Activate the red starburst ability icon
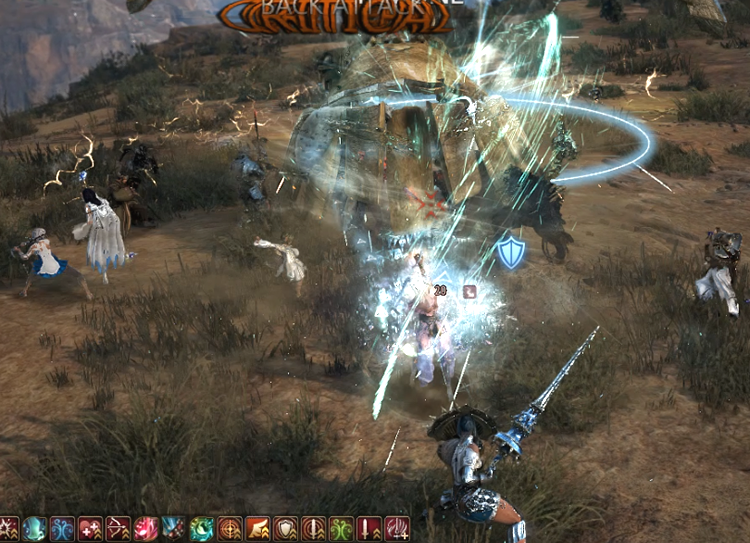This screenshot has width=750, height=543. coord(9,529)
